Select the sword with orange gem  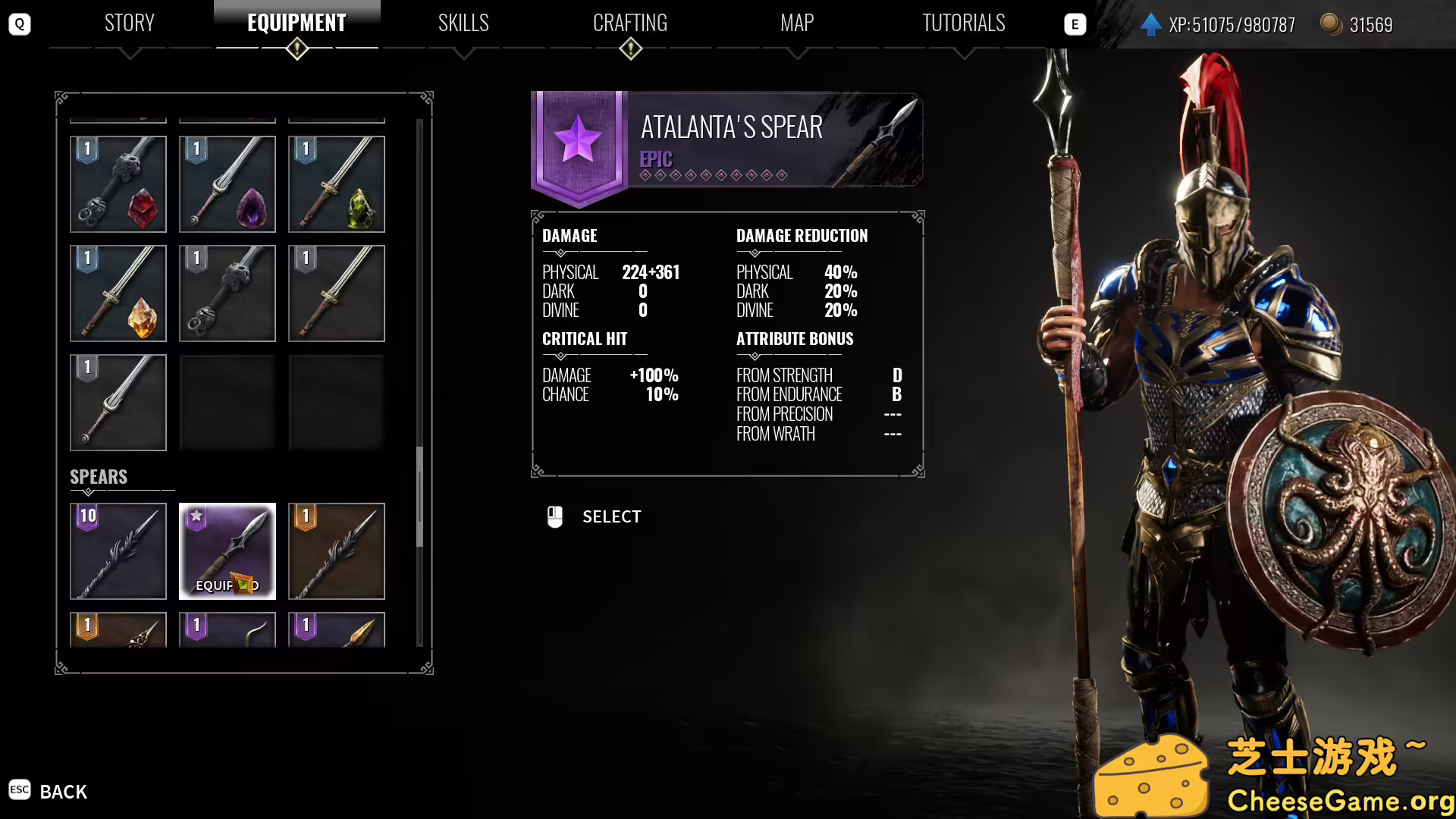[118, 293]
